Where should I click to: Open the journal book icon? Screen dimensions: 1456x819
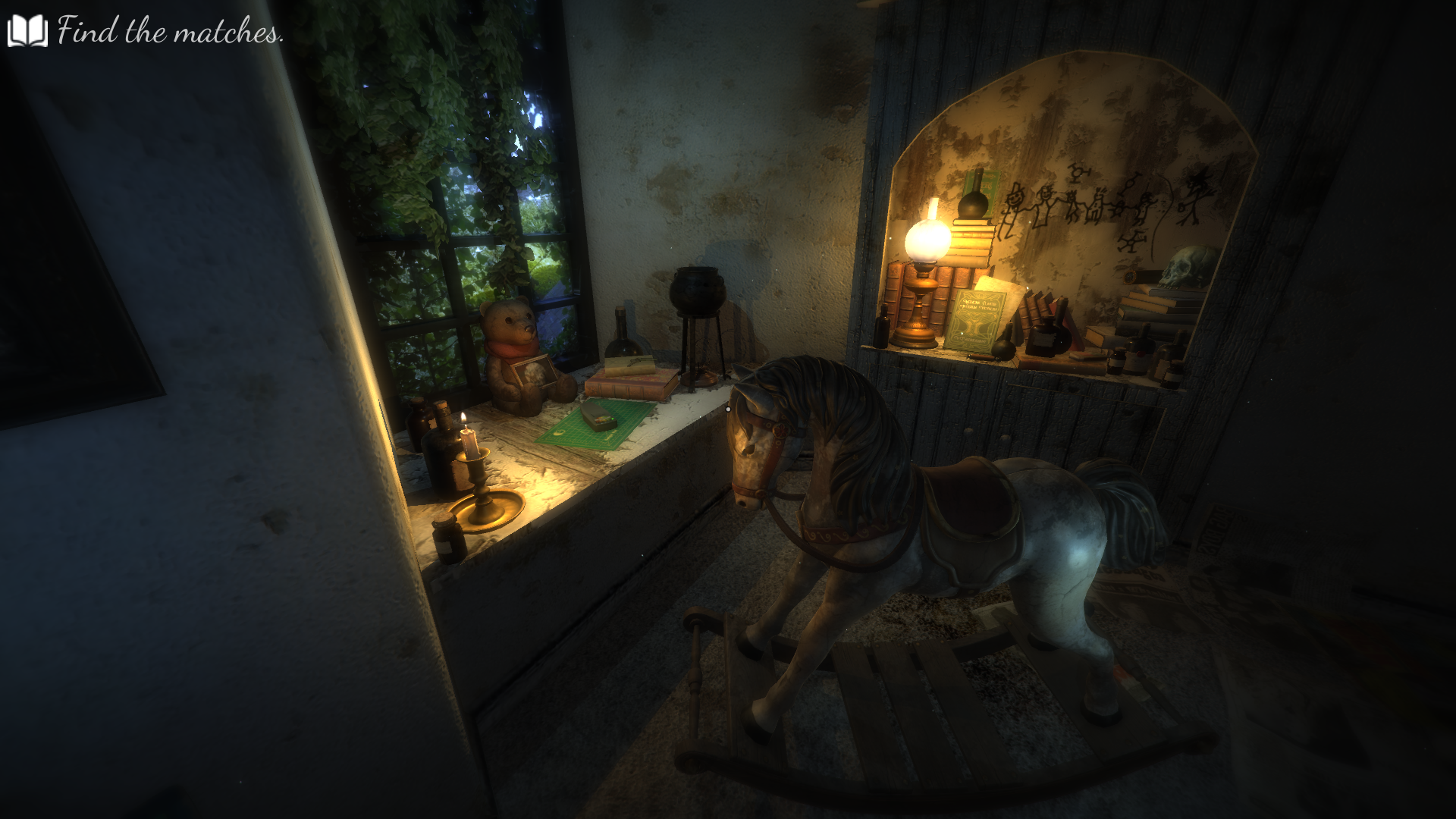point(27,31)
